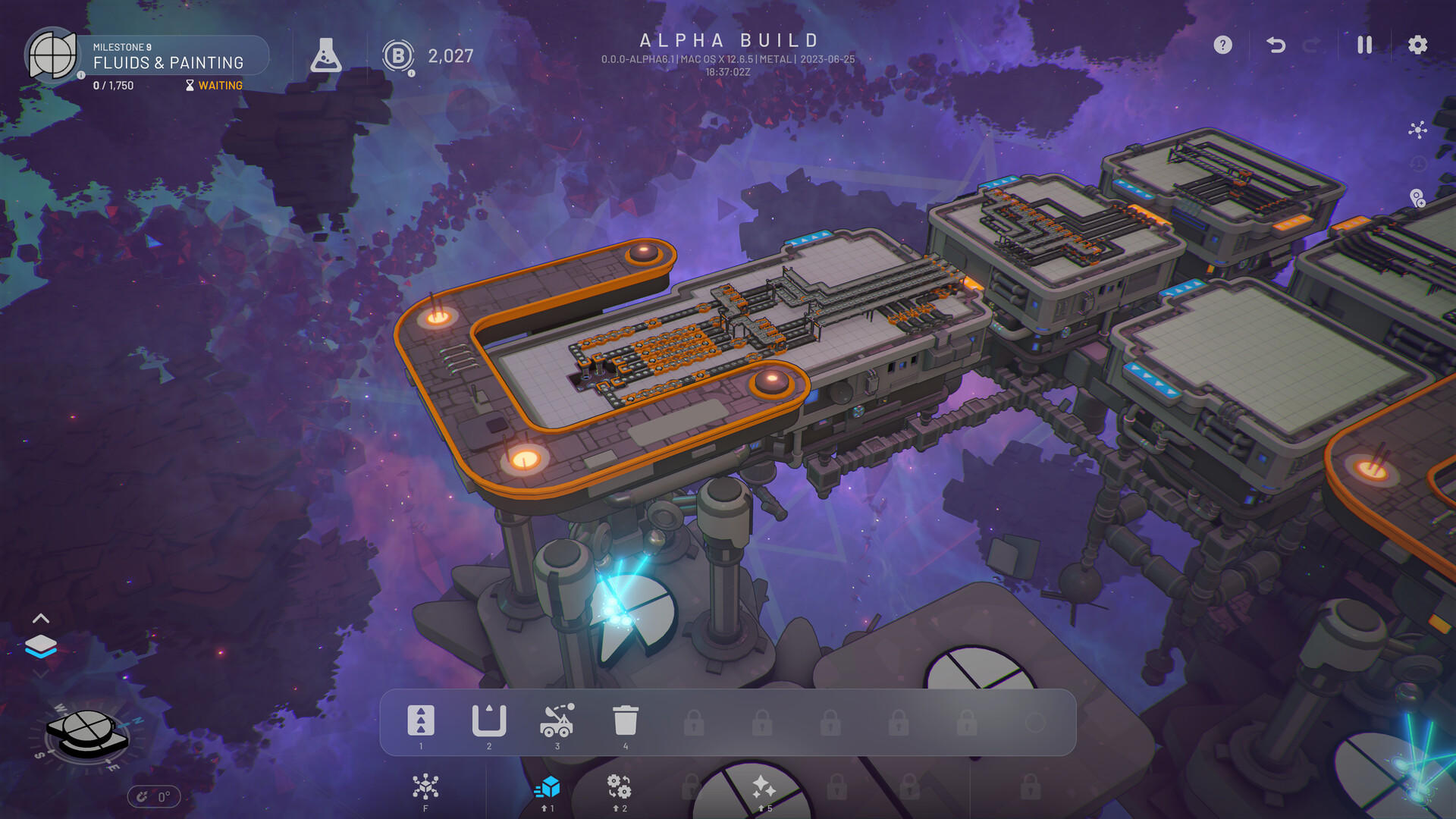The image size is (1456, 819).
Task: Open the gears processing toolbar category
Action: (619, 786)
